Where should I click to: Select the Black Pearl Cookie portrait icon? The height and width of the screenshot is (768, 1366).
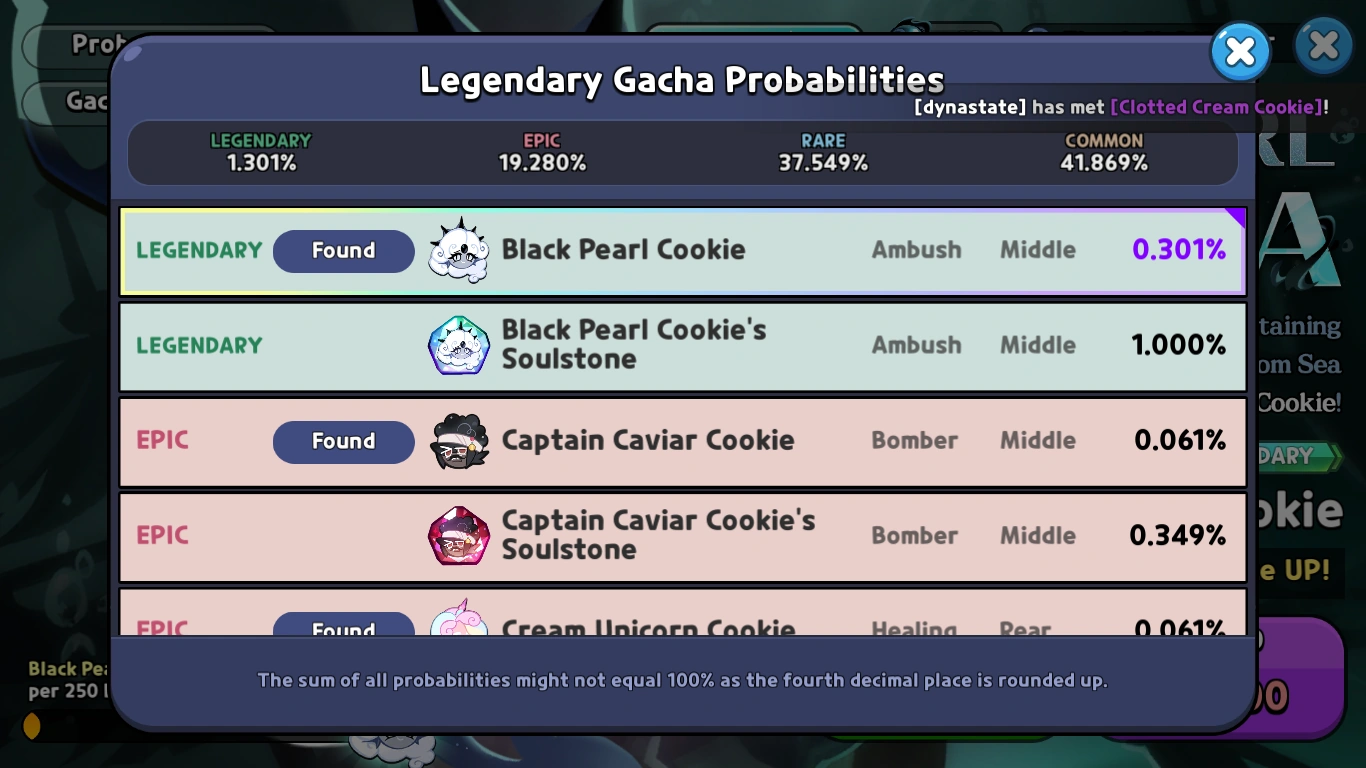pyautogui.click(x=459, y=250)
